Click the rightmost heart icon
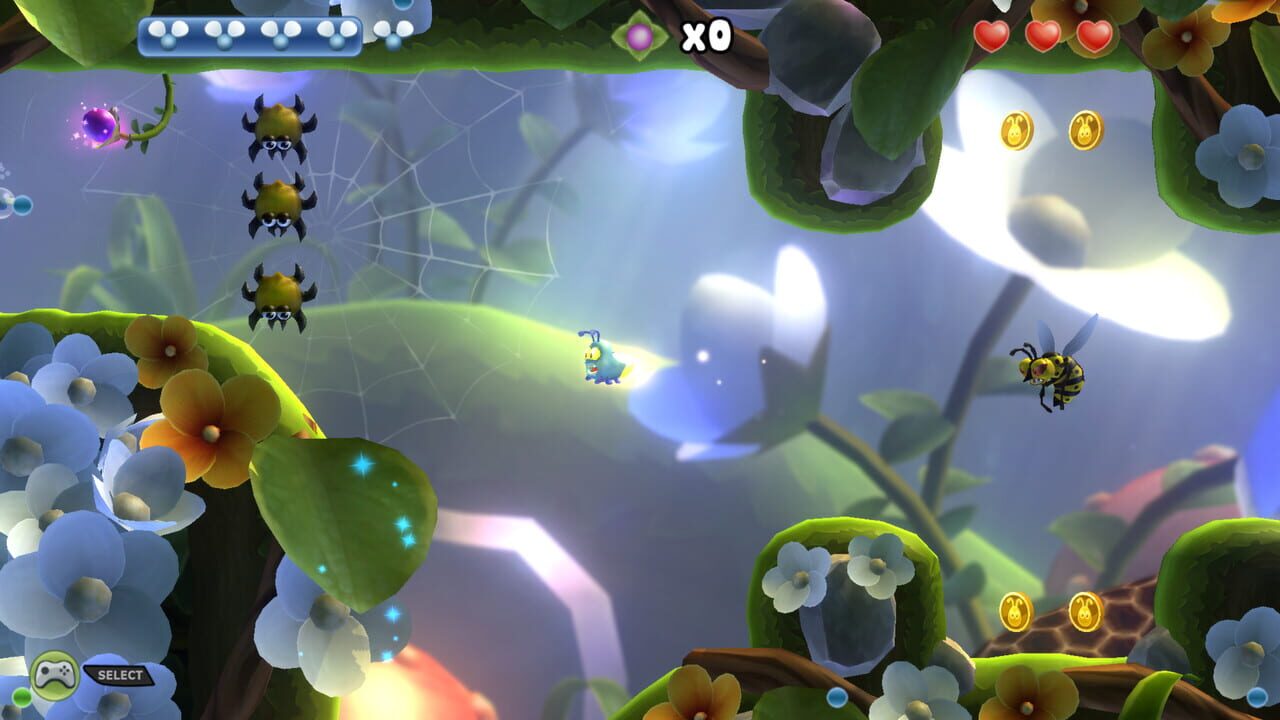The image size is (1280, 720). pyautogui.click(x=1097, y=35)
